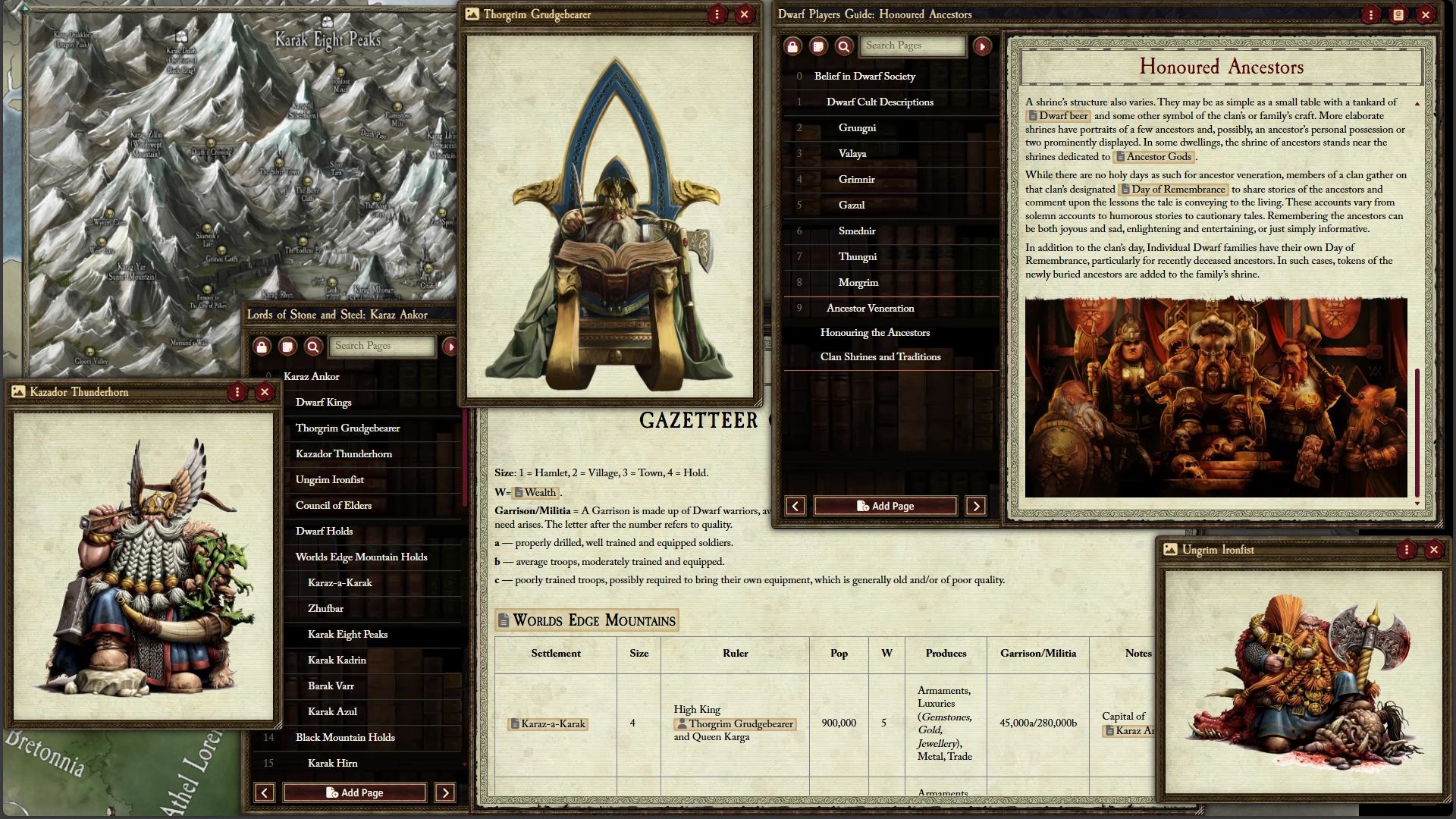Image resolution: width=1456 pixels, height=819 pixels.
Task: Close the Ungrim Ironfist portrait window
Action: (1433, 550)
